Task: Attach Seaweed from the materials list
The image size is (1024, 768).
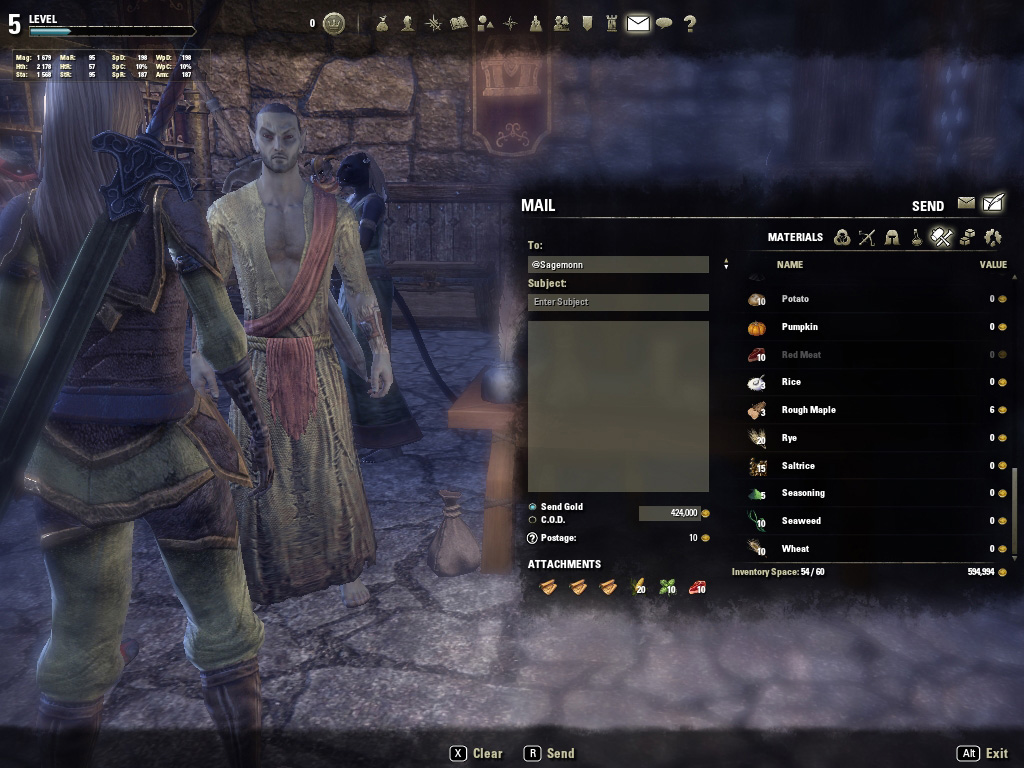Action: pos(801,521)
